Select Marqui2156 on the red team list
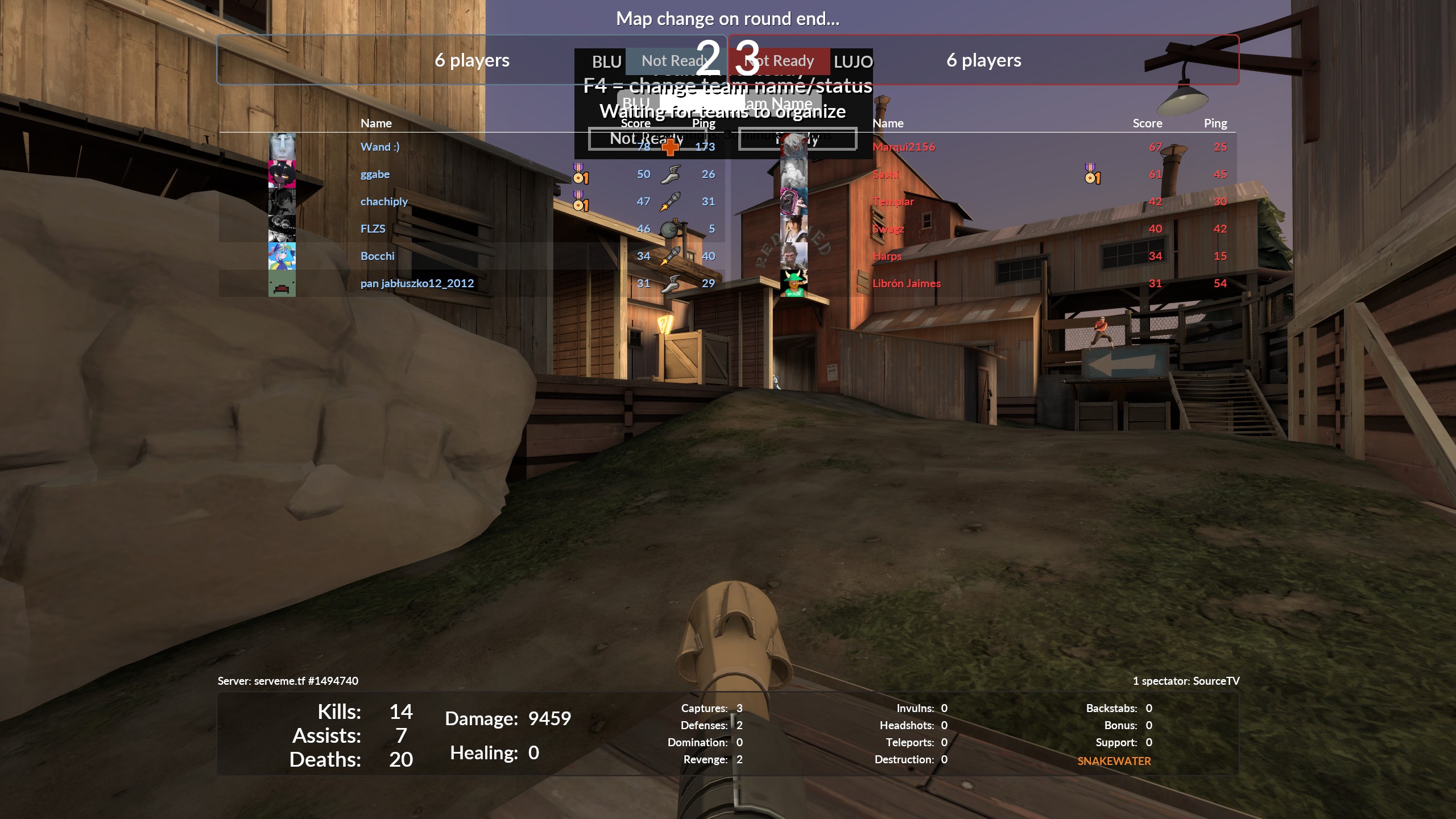The image size is (1456, 819). (904, 147)
